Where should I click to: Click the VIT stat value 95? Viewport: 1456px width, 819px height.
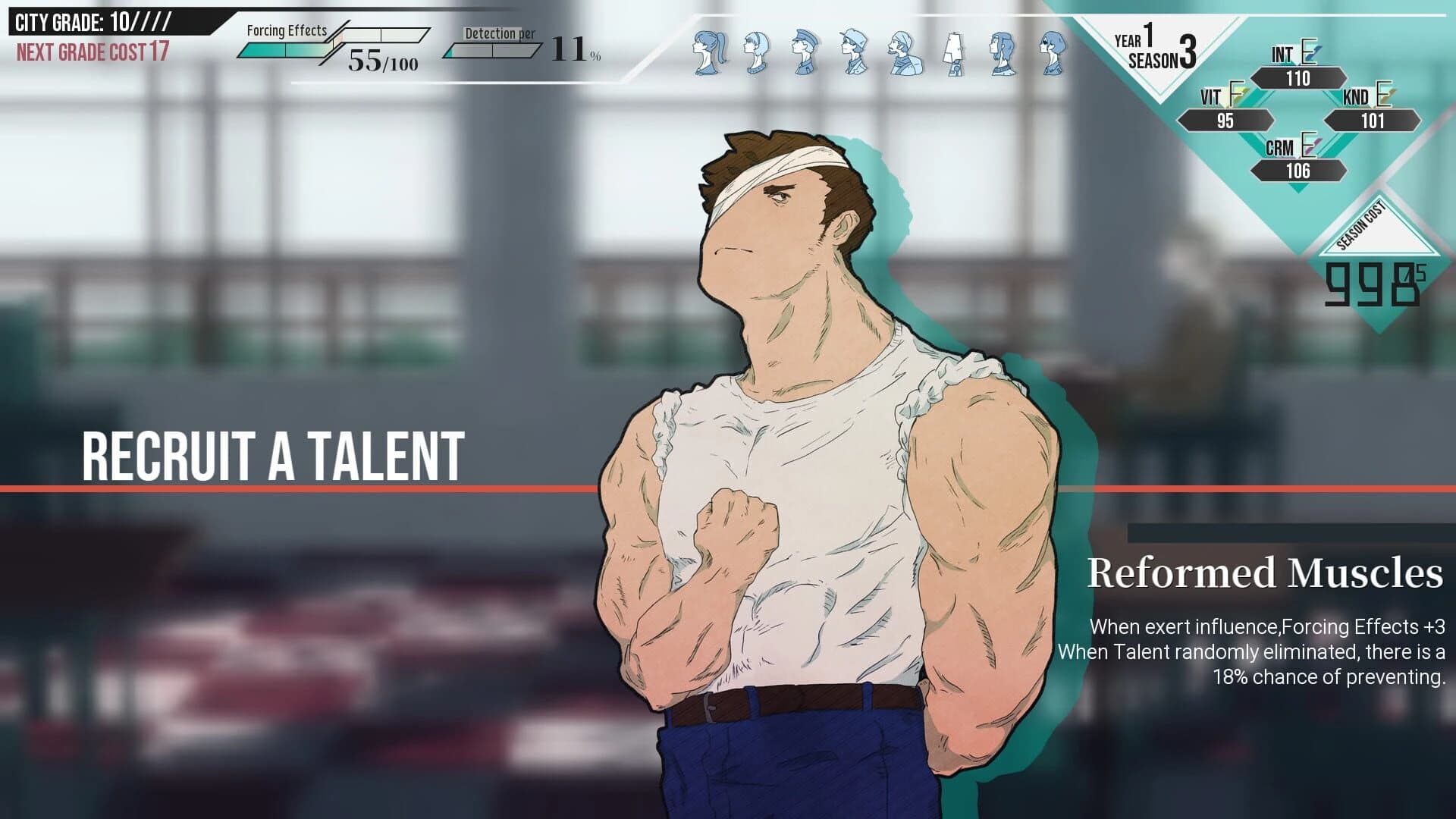1225,121
